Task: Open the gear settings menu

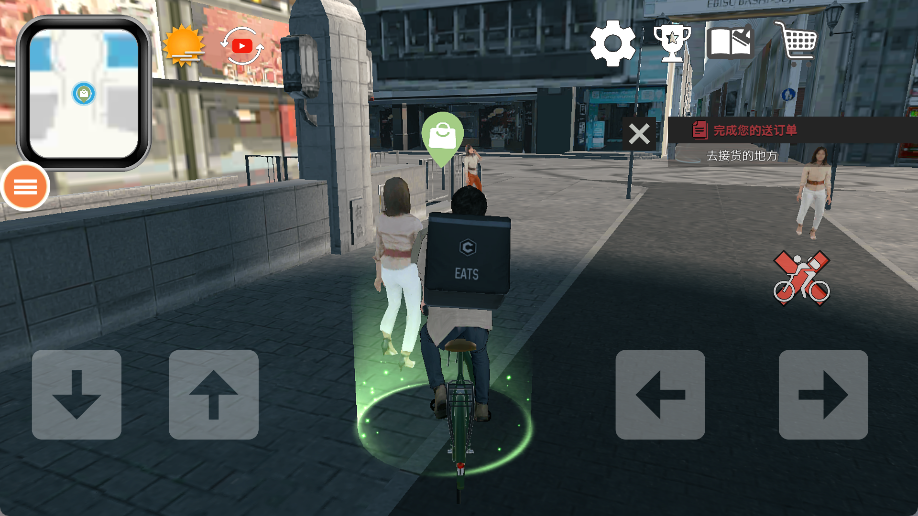Action: click(x=612, y=44)
